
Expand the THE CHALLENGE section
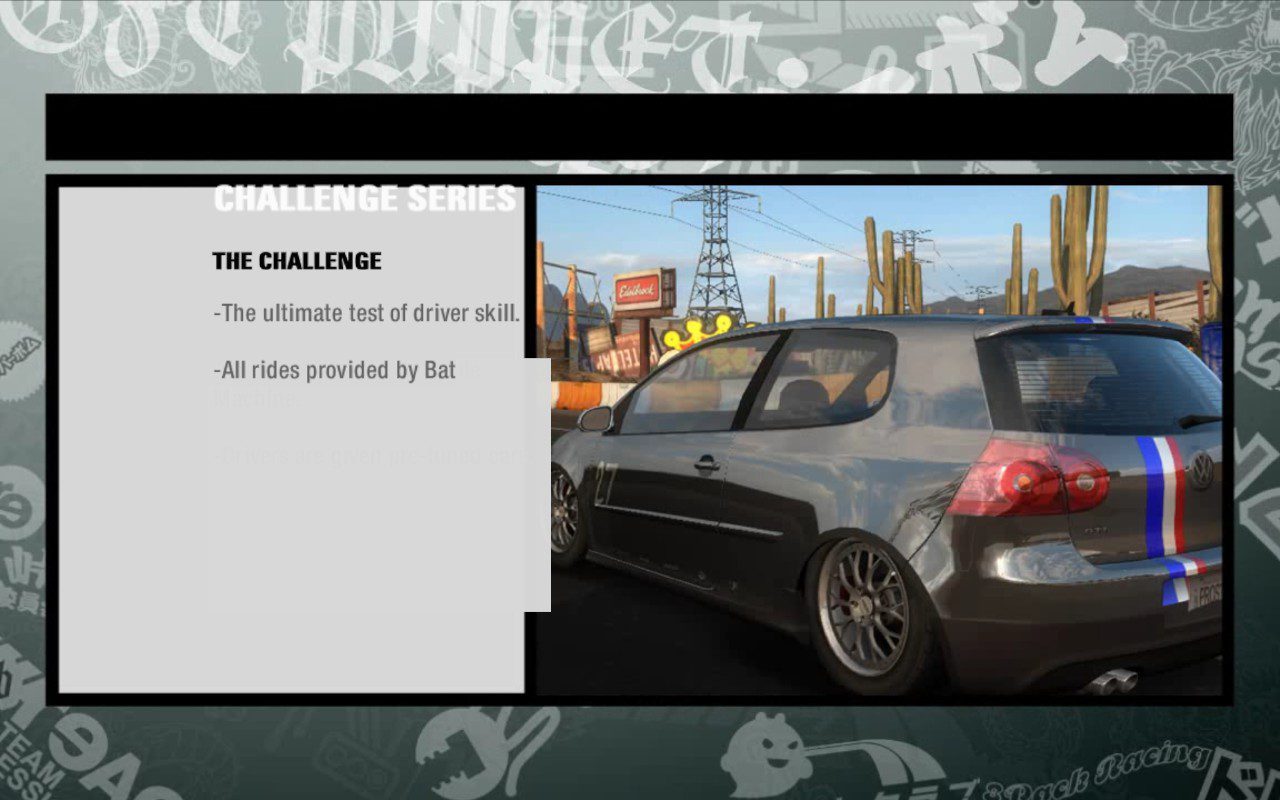pos(295,261)
